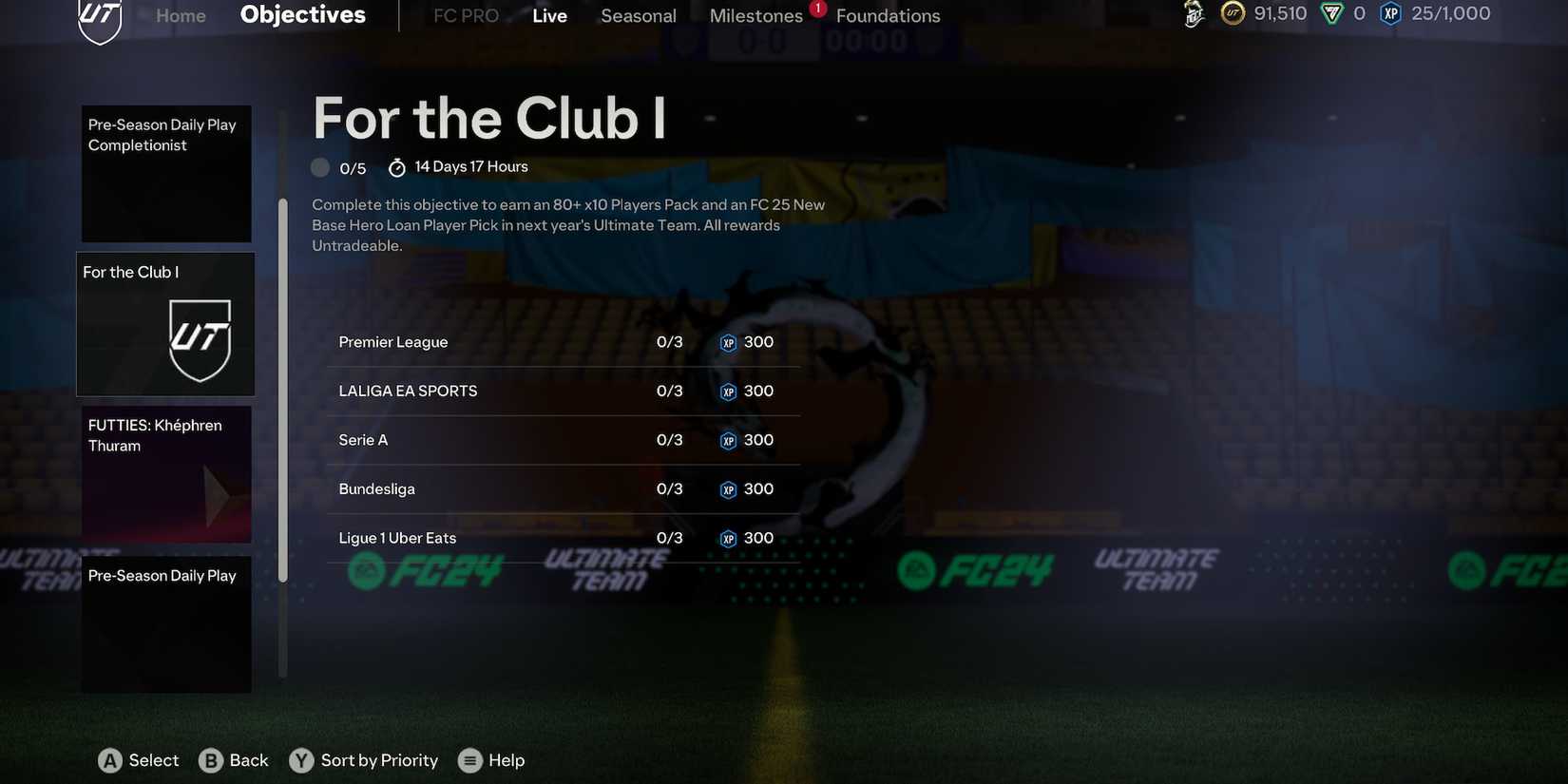Switch to the Seasonal tab
Image resolution: width=1568 pixels, height=784 pixels.
(638, 15)
